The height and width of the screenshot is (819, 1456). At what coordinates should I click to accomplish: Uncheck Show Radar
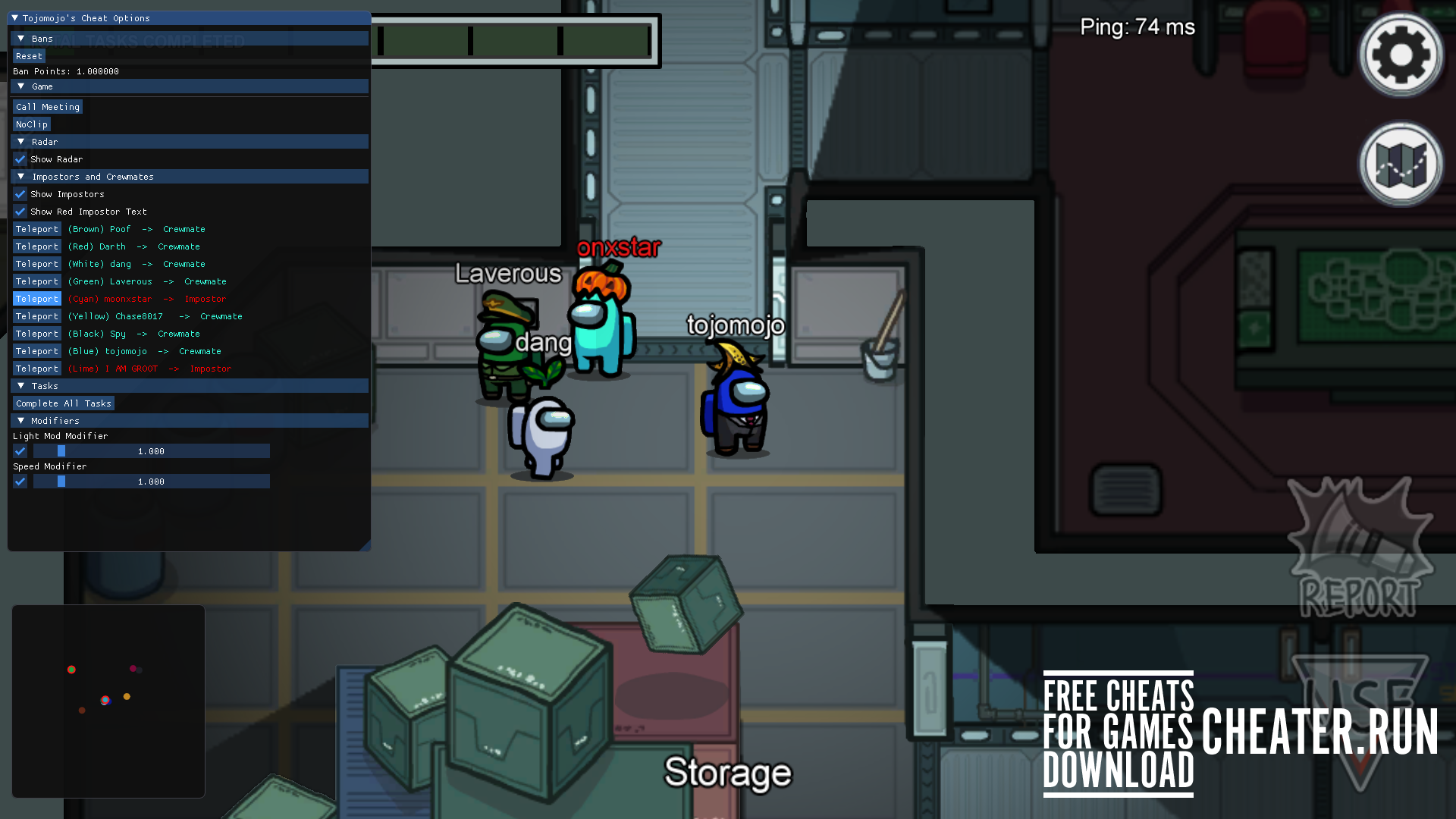(20, 159)
